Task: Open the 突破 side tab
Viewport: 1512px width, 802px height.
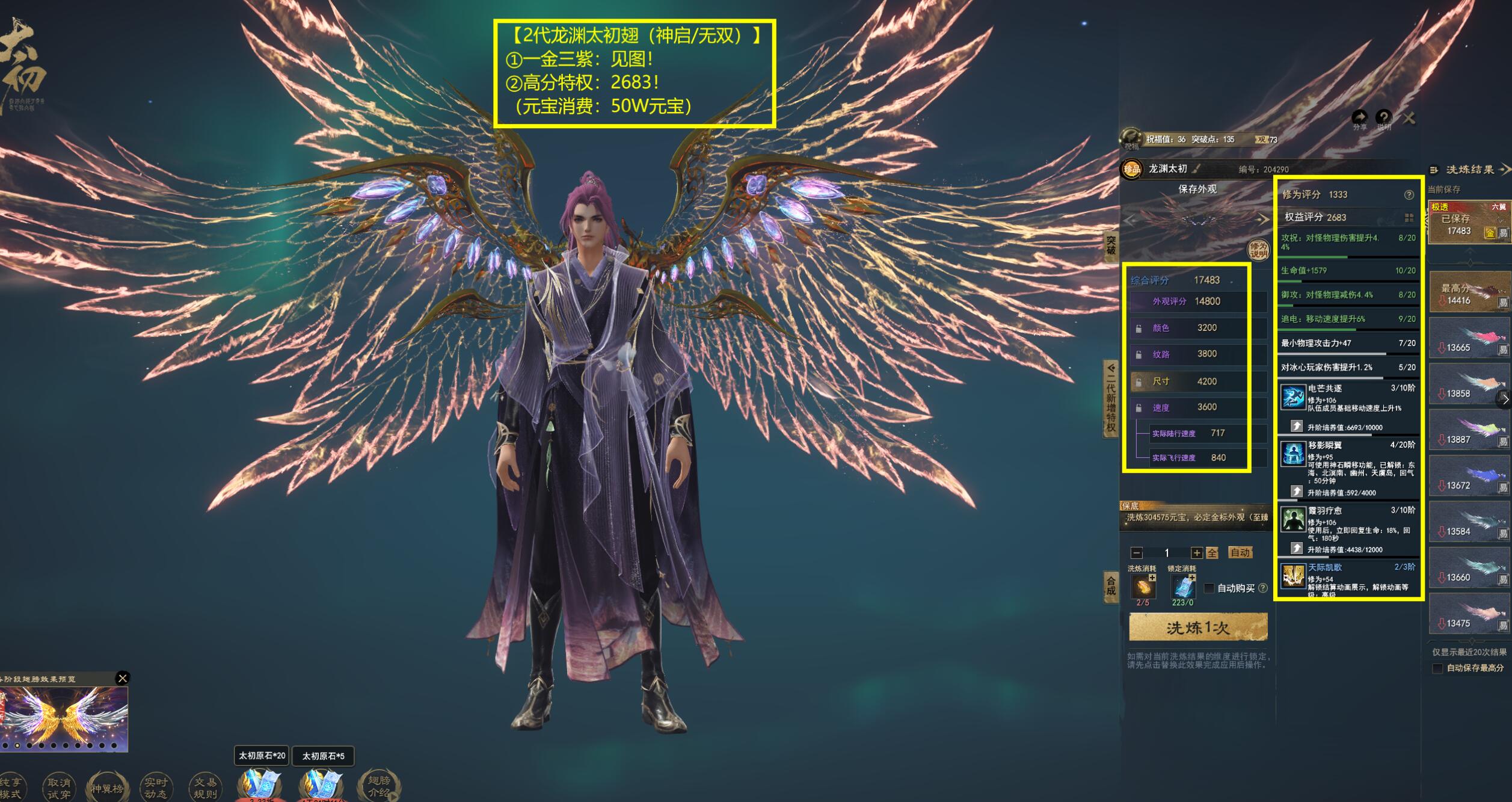Action: tap(1110, 245)
